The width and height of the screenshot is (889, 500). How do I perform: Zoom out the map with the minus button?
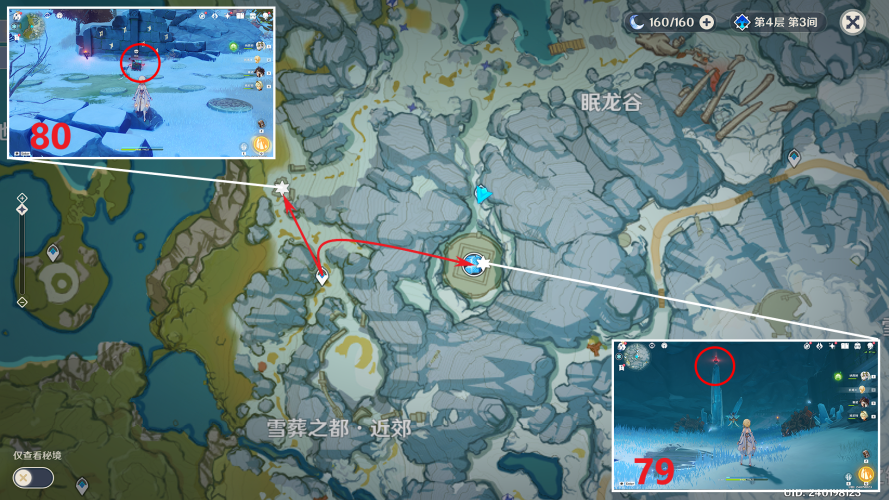click(x=21, y=302)
